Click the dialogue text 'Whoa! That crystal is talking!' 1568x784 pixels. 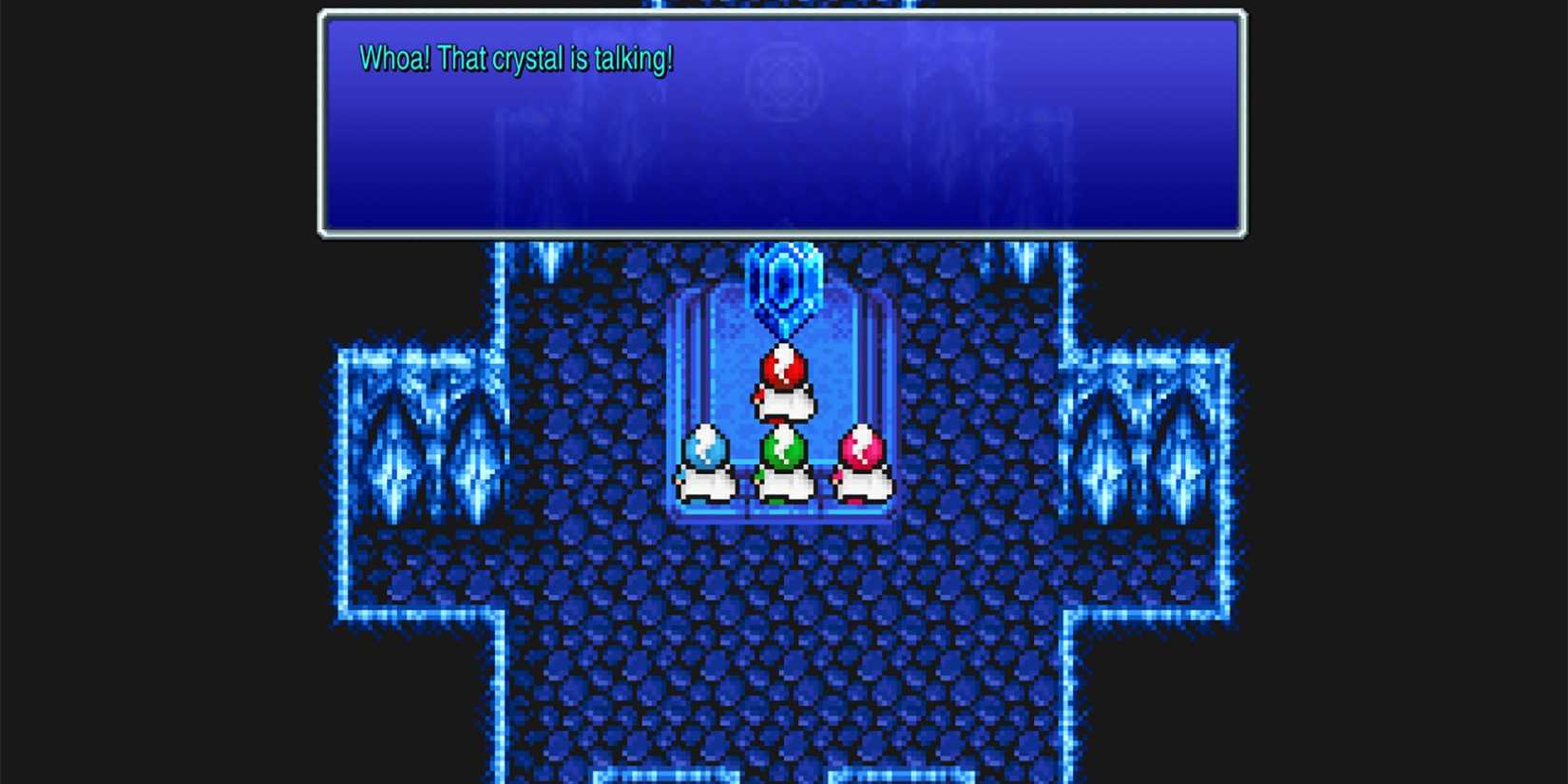click(518, 59)
